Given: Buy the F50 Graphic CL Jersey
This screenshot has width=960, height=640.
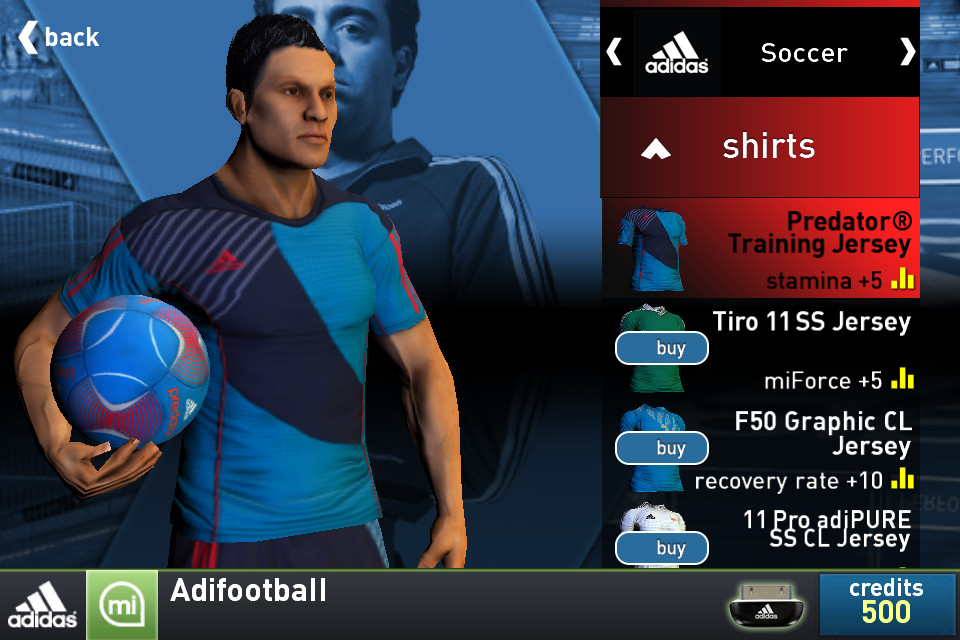Looking at the screenshot, I should pyautogui.click(x=662, y=447).
